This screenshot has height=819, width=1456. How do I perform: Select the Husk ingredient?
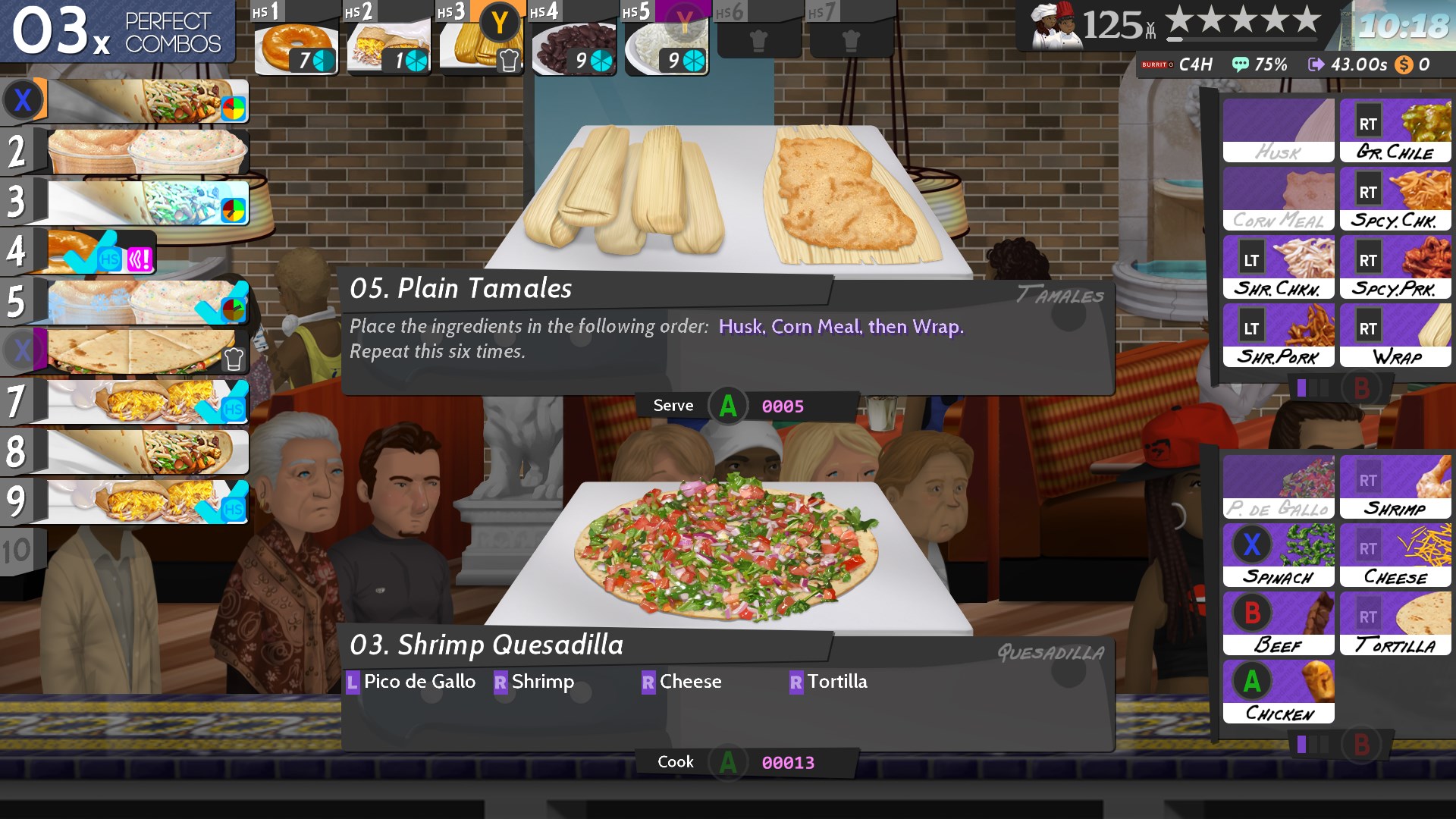click(x=1278, y=129)
